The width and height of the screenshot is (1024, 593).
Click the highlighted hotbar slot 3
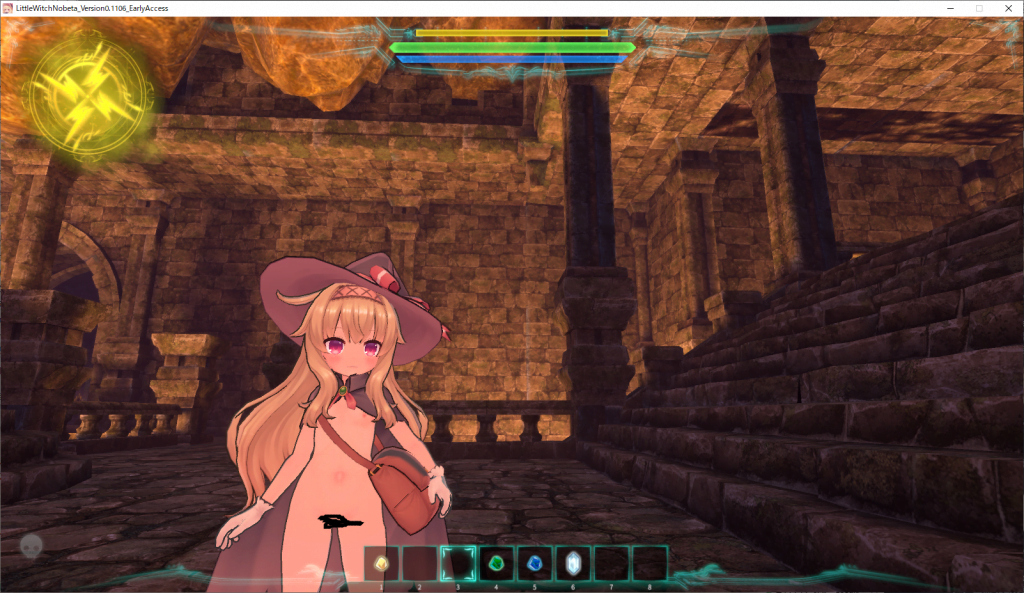pos(458,563)
